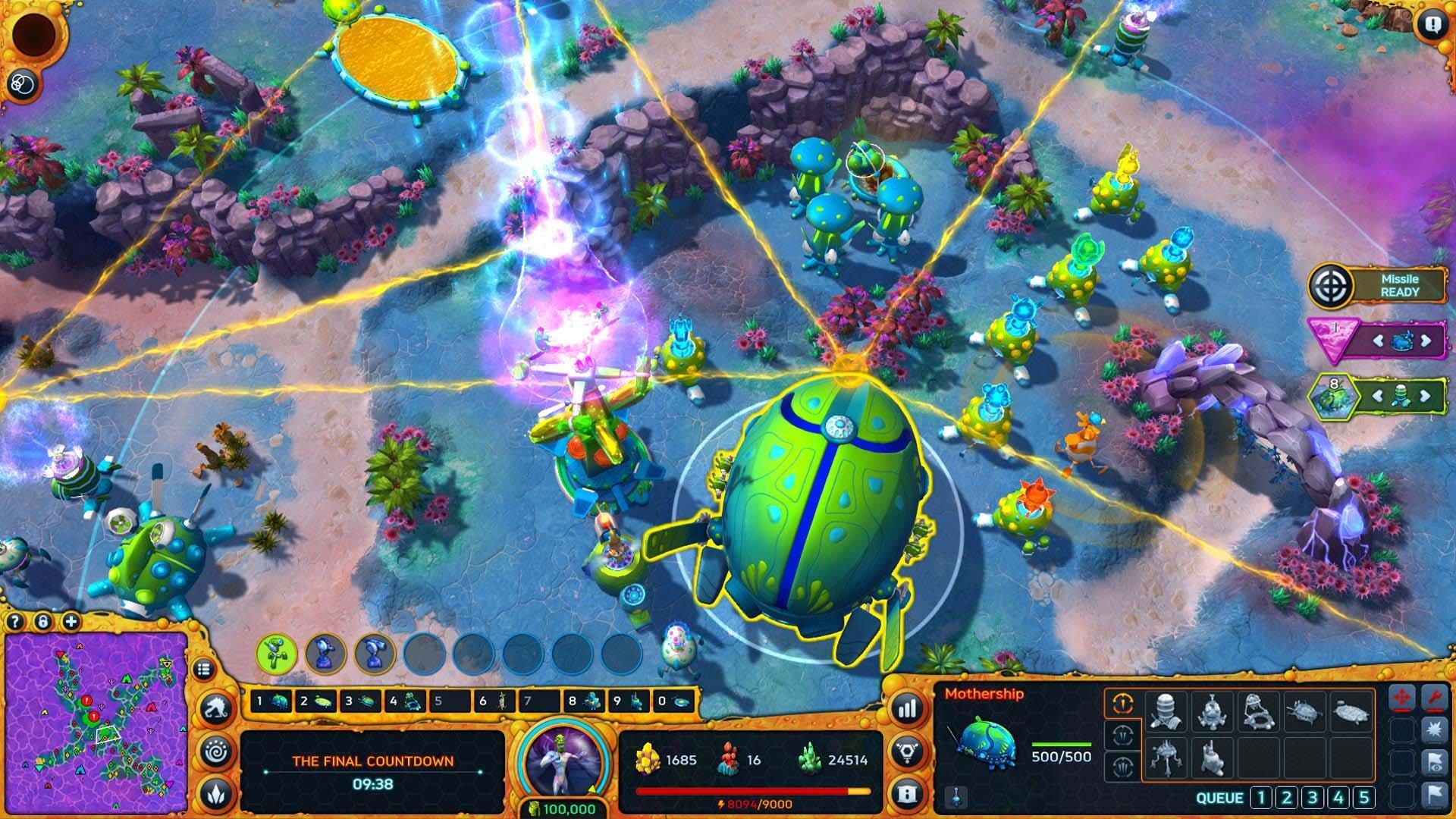Activate the attack-move crosshair icon in production panel
The height and width of the screenshot is (819, 1456).
click(x=1402, y=697)
